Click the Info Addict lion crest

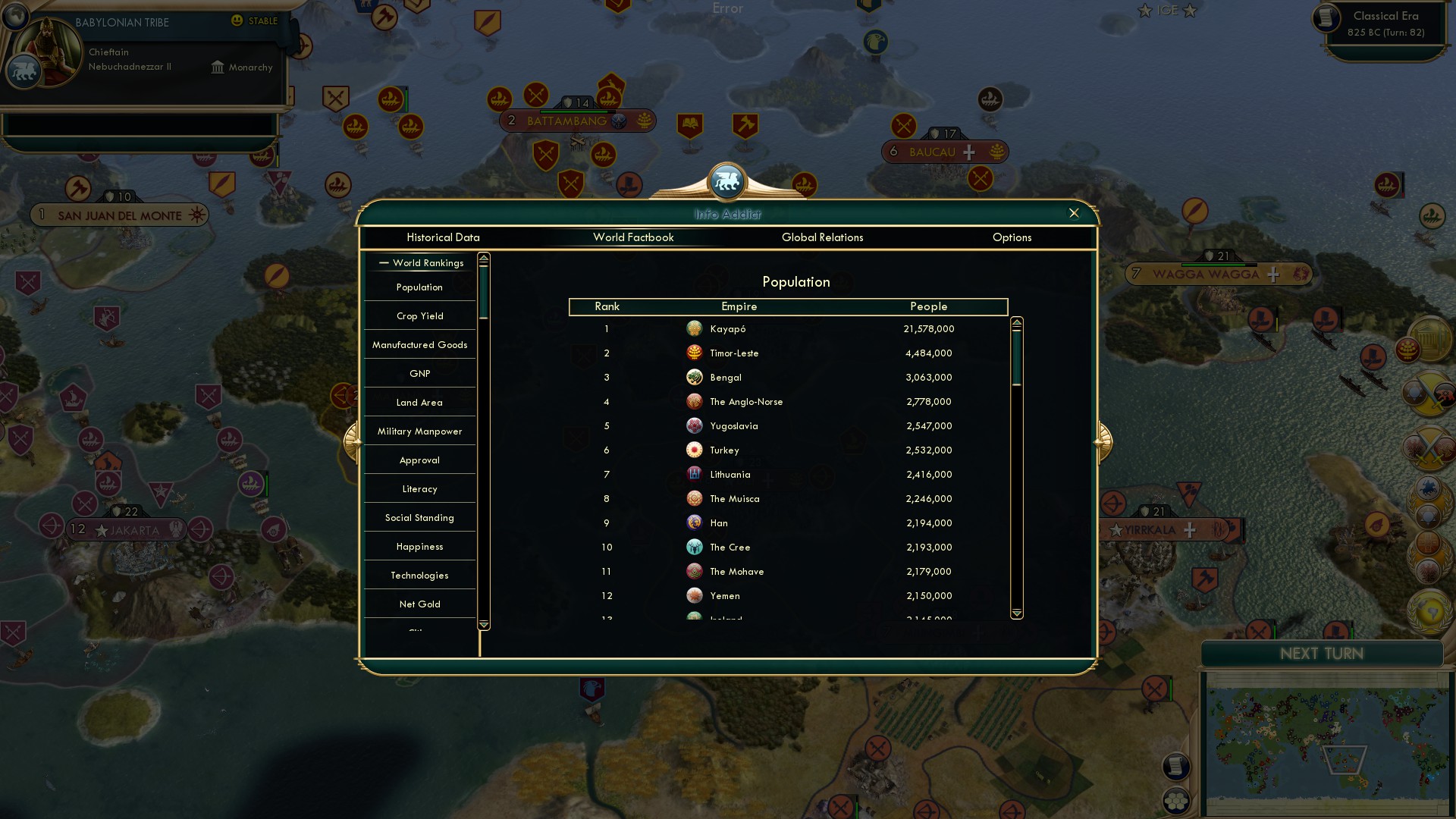coord(727,181)
